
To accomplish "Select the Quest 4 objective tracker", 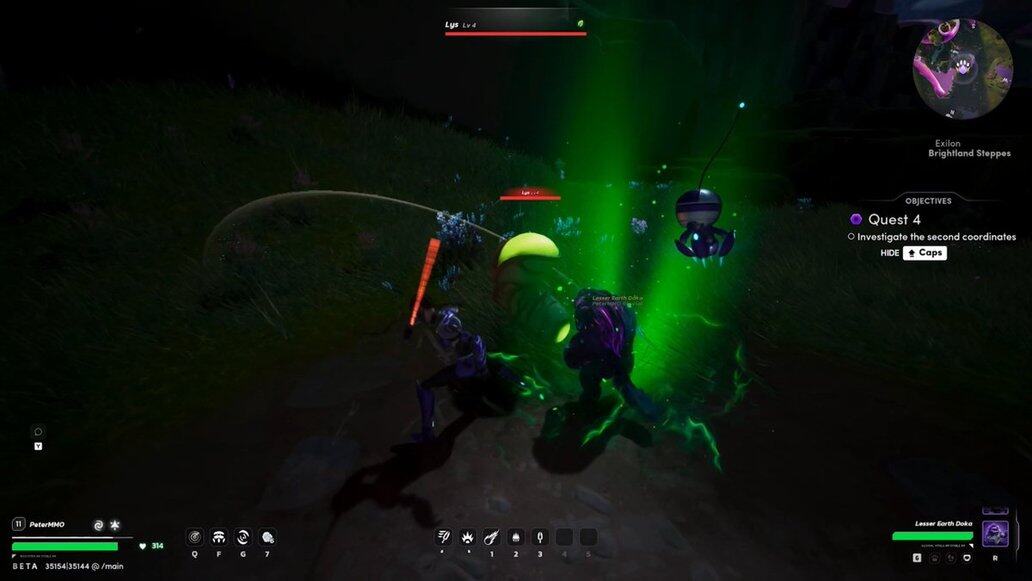I will point(894,219).
